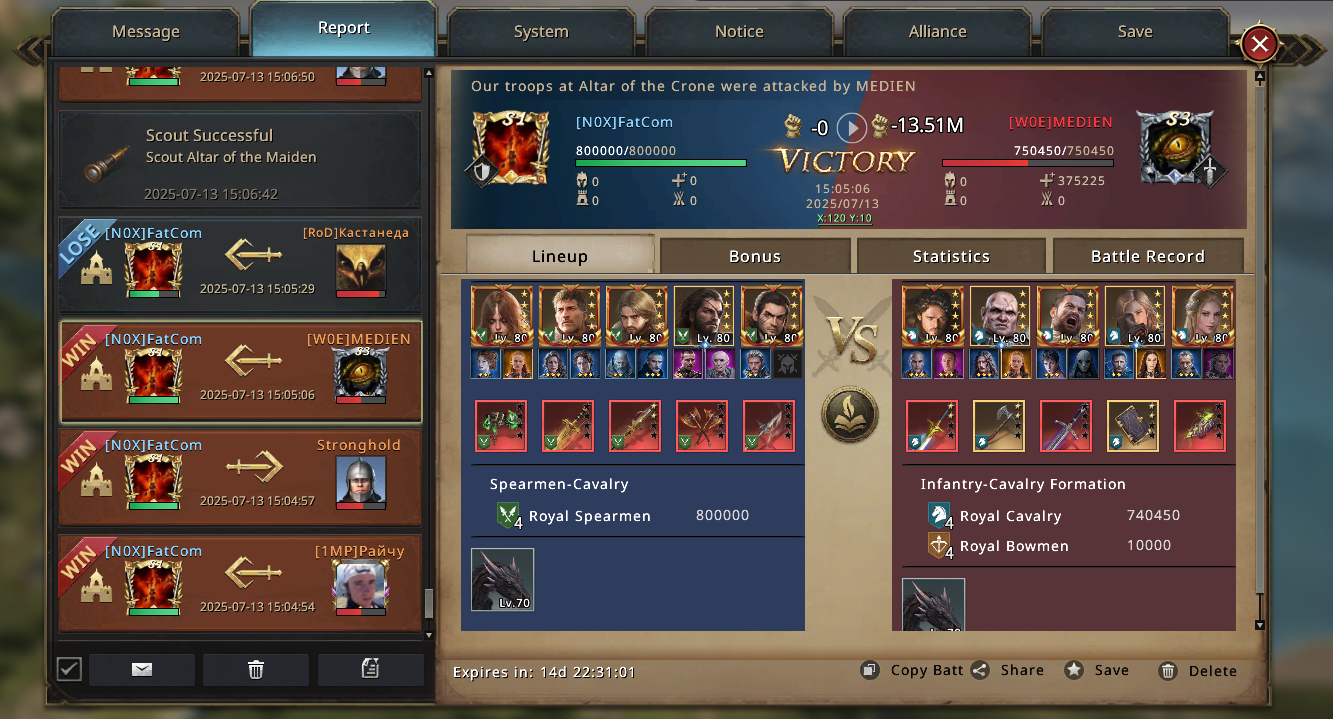
Task: Open the Scout Successful report
Action: point(240,160)
